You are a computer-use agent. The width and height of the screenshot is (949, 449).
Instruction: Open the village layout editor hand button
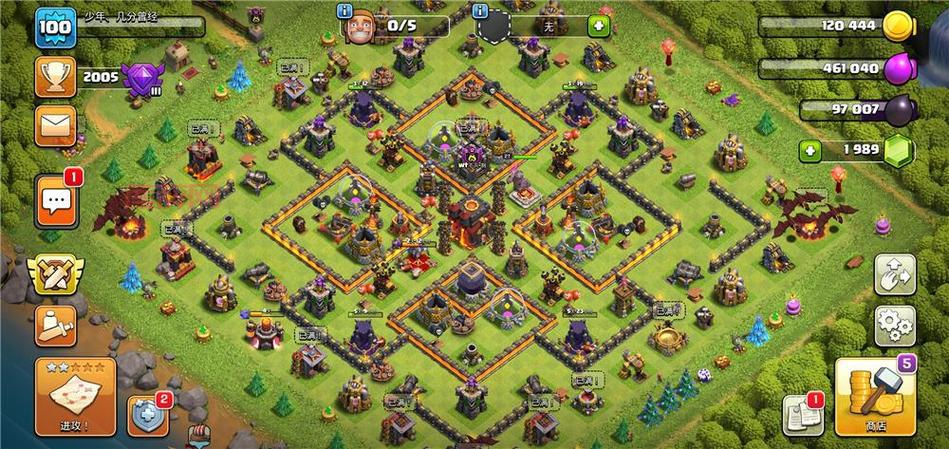click(894, 274)
